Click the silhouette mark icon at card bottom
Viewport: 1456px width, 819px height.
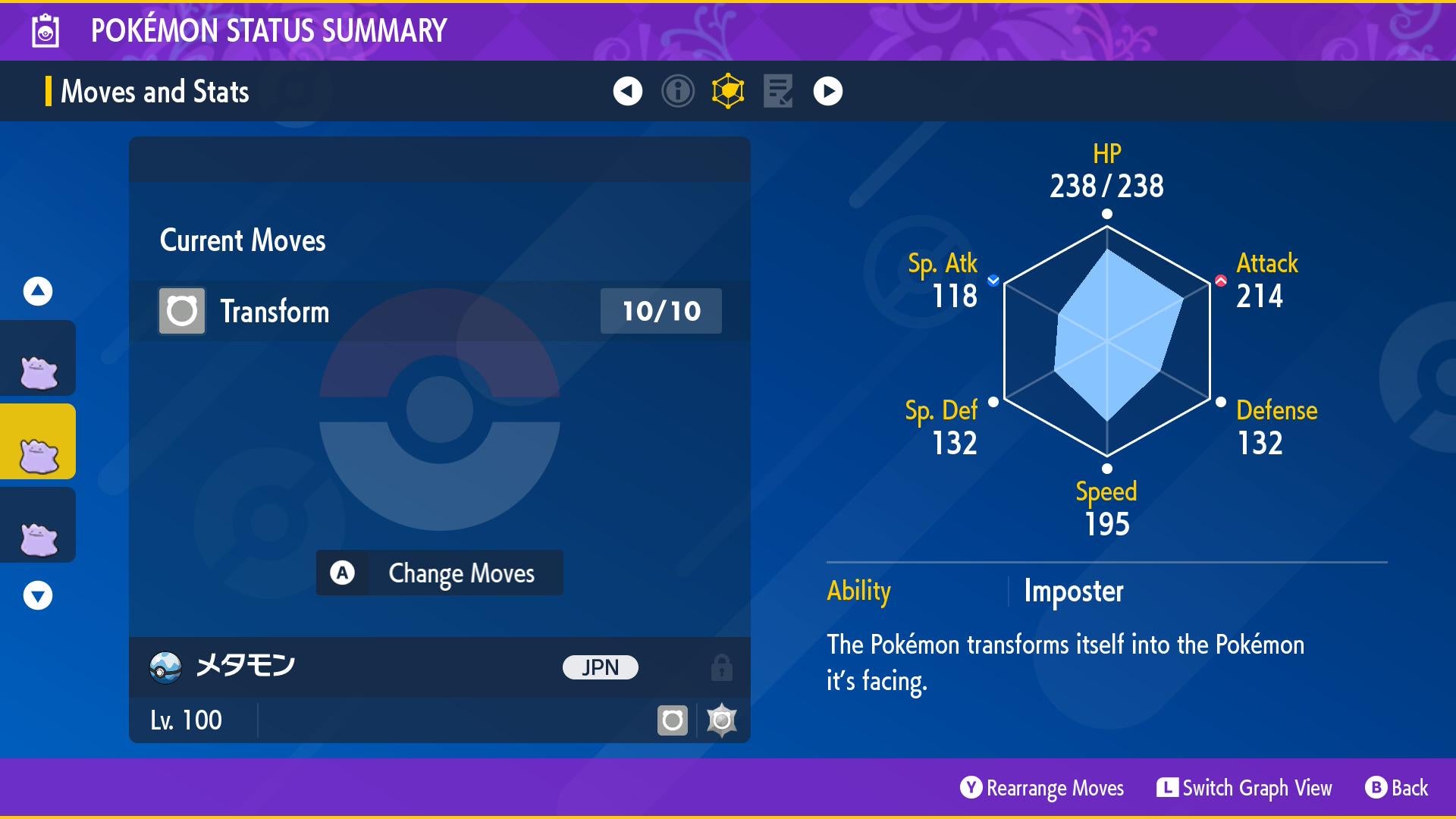click(673, 719)
